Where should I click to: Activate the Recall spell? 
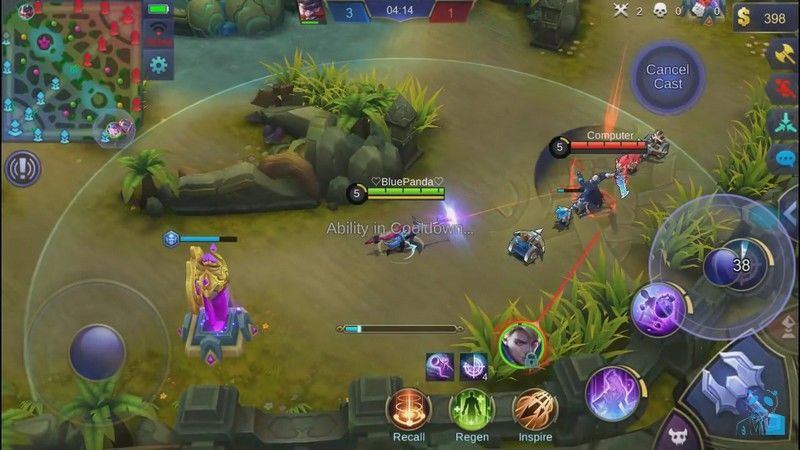408,410
